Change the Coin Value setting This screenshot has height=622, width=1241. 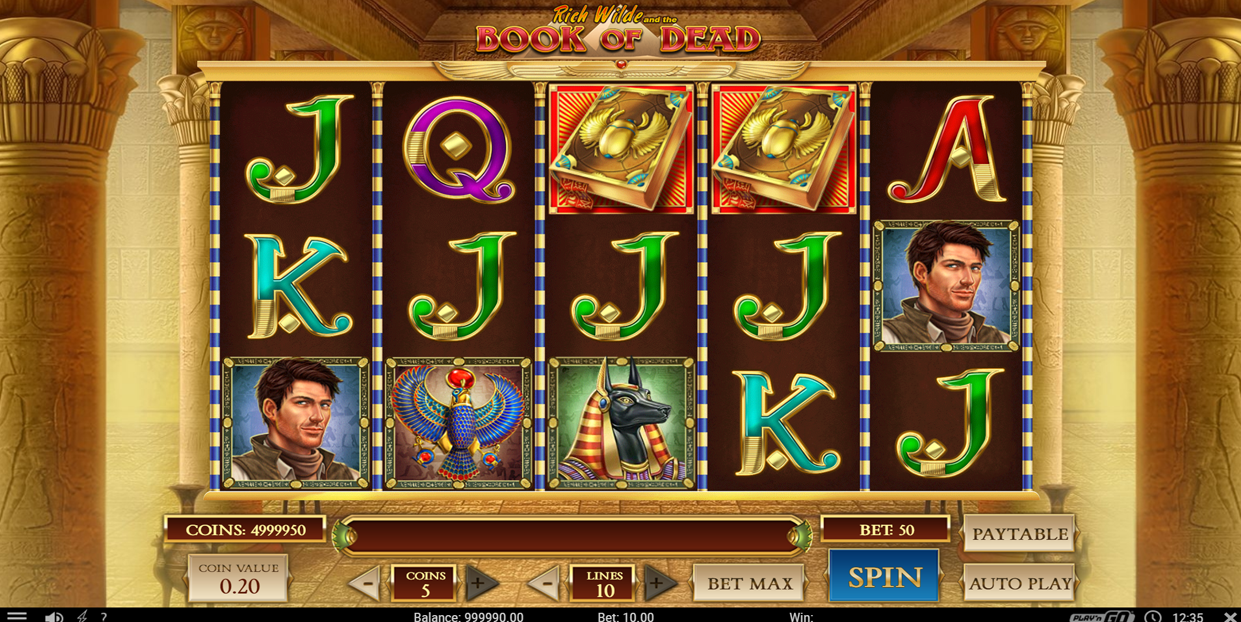pos(238,579)
